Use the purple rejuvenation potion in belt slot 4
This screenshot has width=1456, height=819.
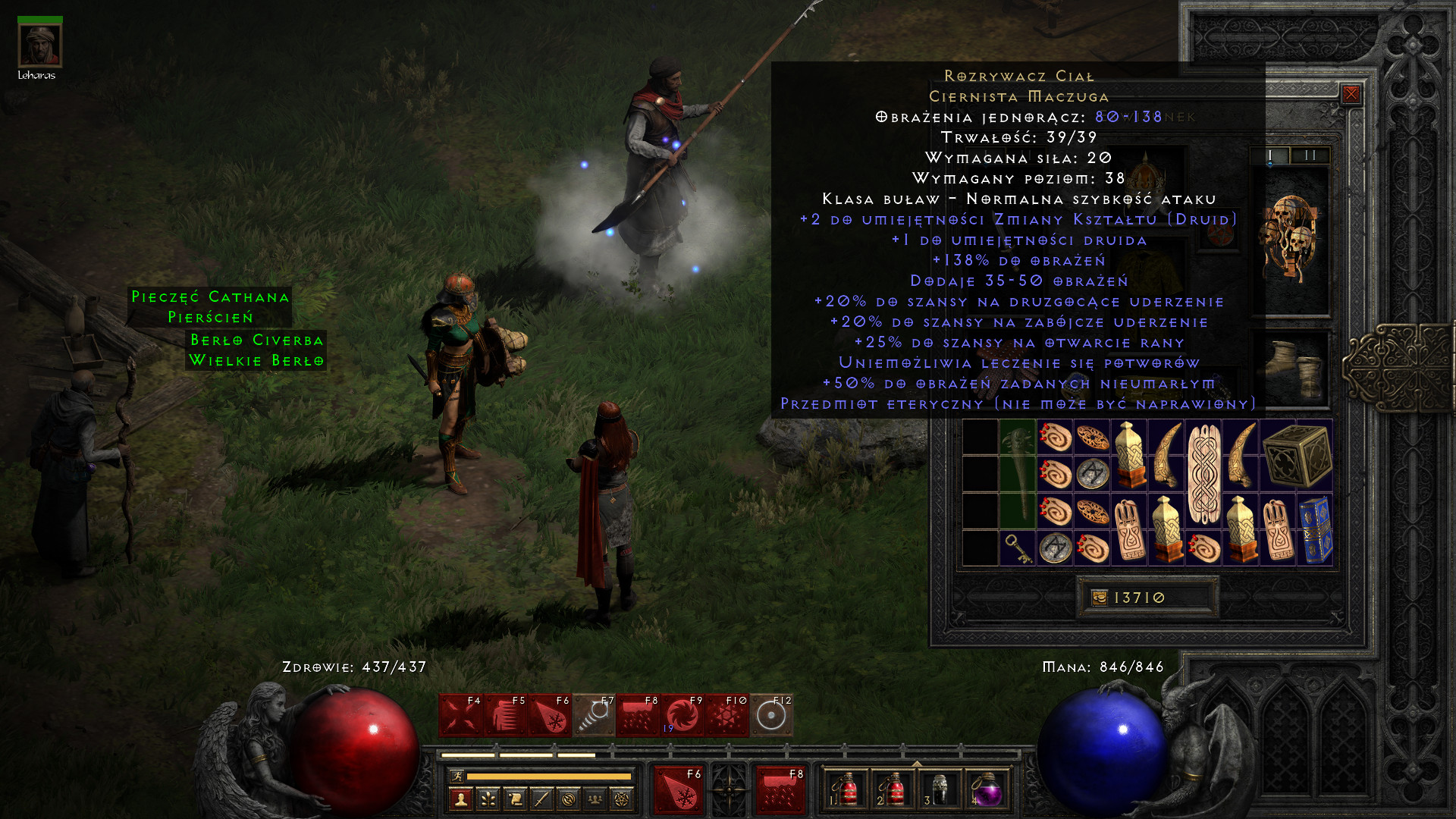point(987,791)
